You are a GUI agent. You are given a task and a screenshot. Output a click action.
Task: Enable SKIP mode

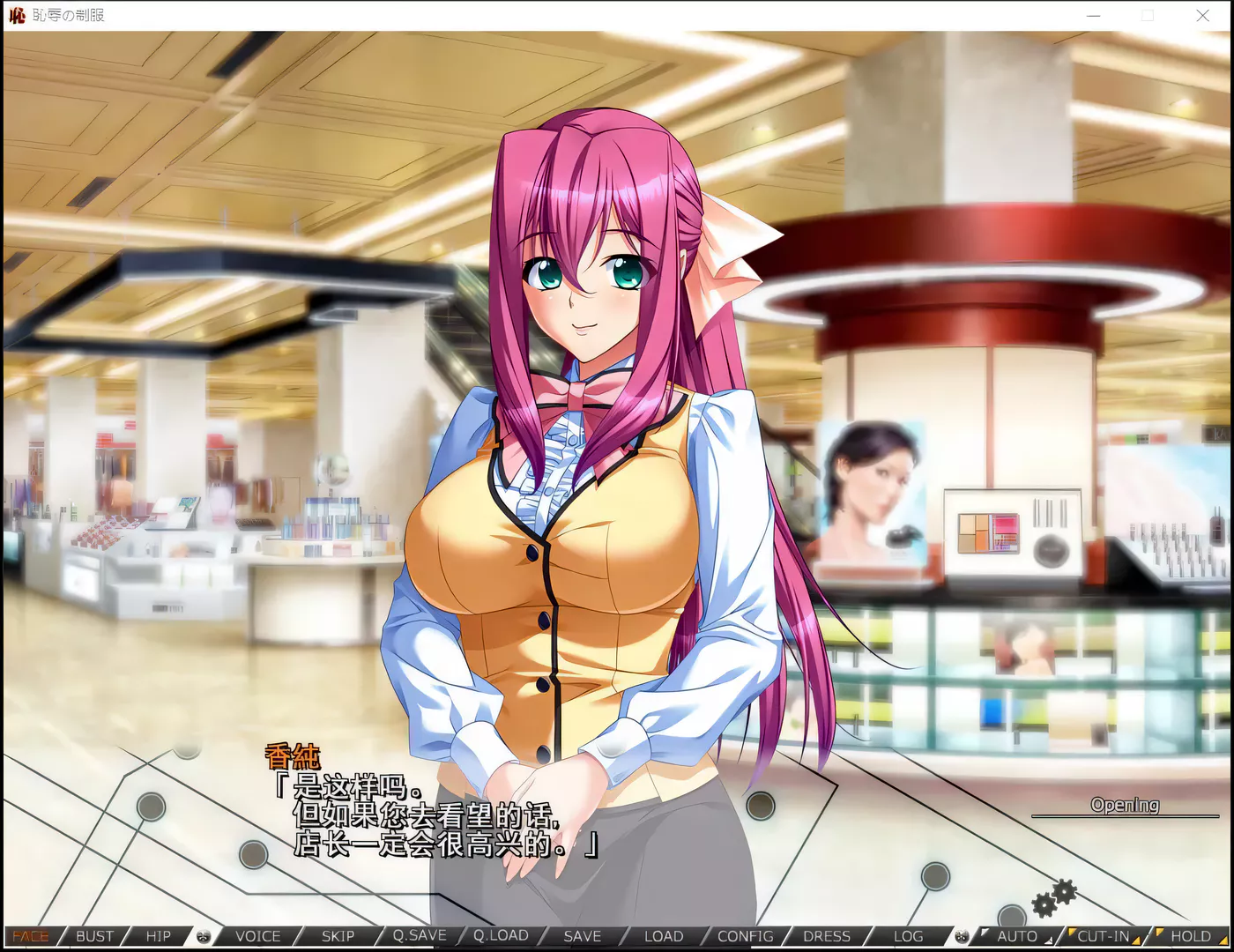338,936
